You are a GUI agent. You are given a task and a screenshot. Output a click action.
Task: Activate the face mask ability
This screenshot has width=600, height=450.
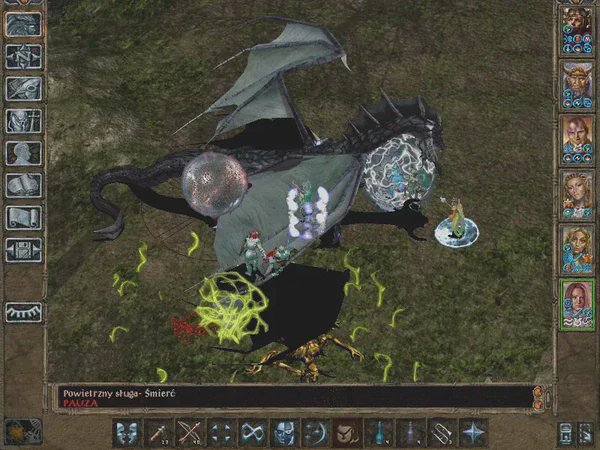tap(285, 432)
